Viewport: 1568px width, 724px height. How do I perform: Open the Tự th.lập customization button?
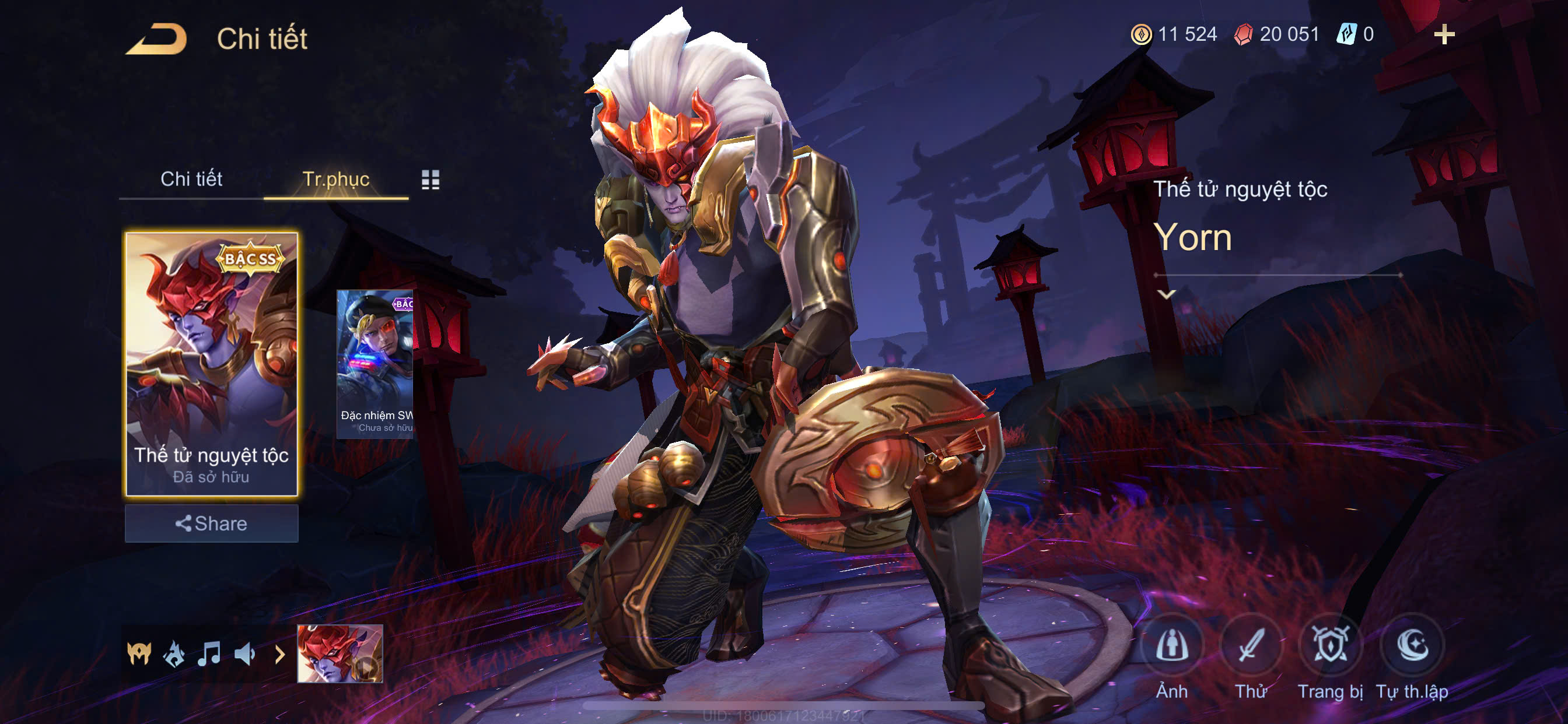pyautogui.click(x=1412, y=646)
